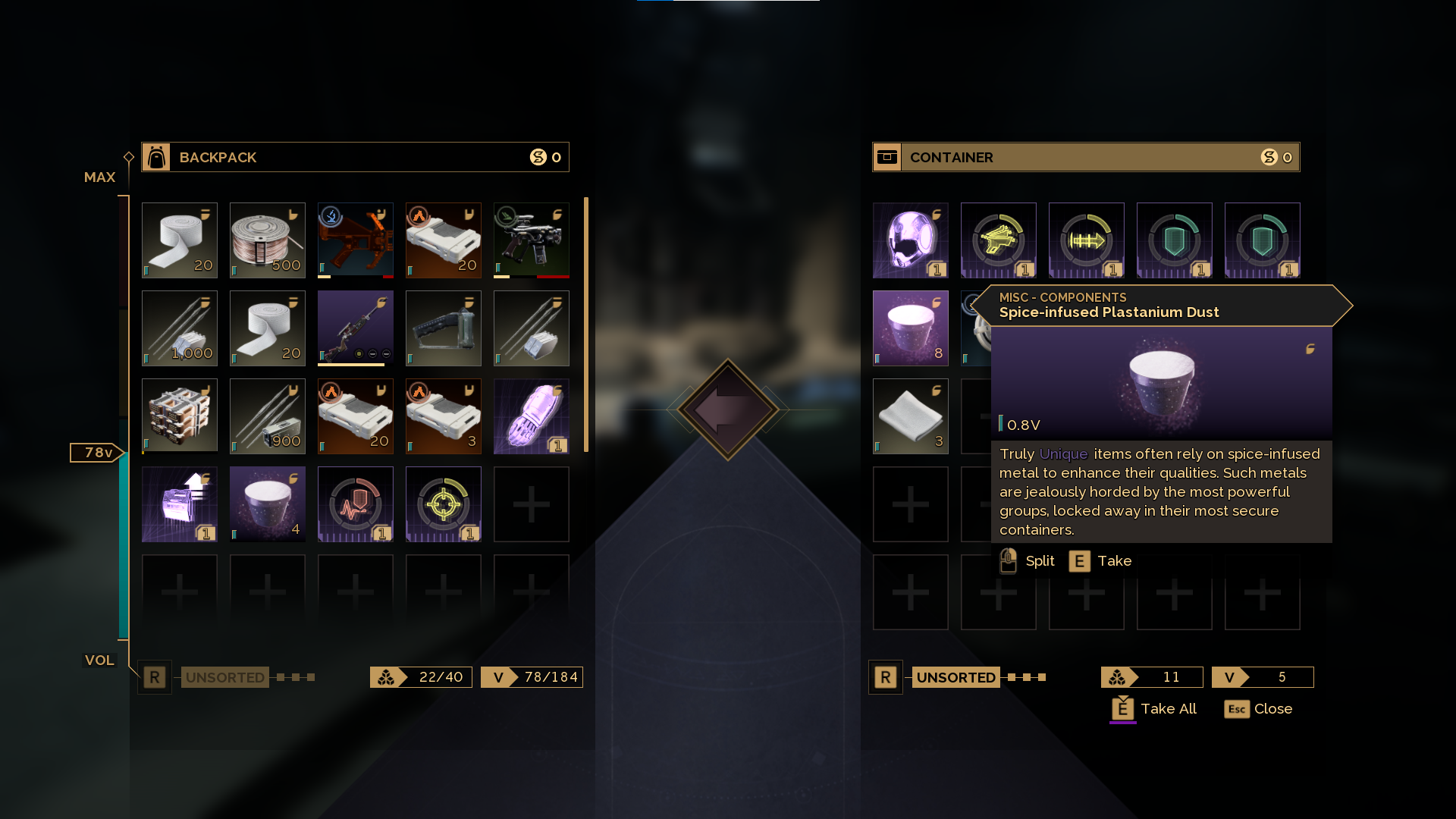Close the container window
Screen dimensions: 1456x819
[1258, 709]
